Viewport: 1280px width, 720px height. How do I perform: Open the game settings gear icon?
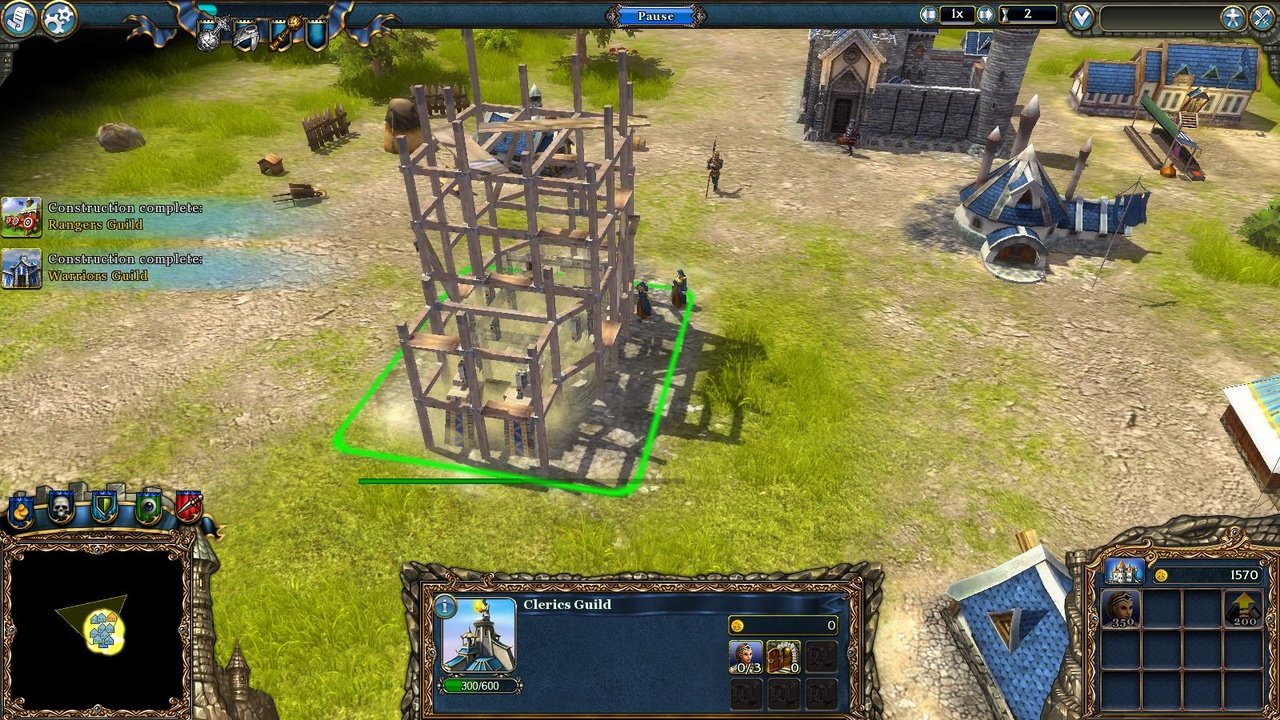(x=58, y=20)
